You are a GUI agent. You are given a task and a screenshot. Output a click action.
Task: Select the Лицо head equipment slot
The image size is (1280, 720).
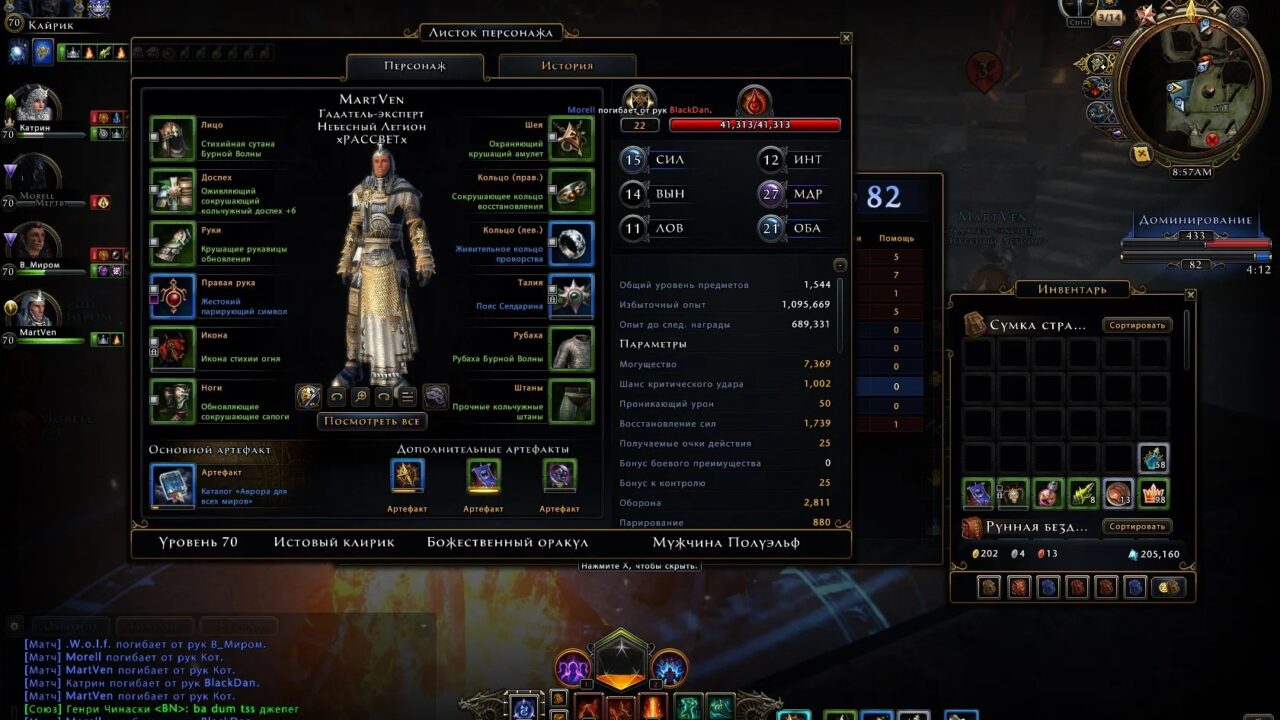[172, 138]
